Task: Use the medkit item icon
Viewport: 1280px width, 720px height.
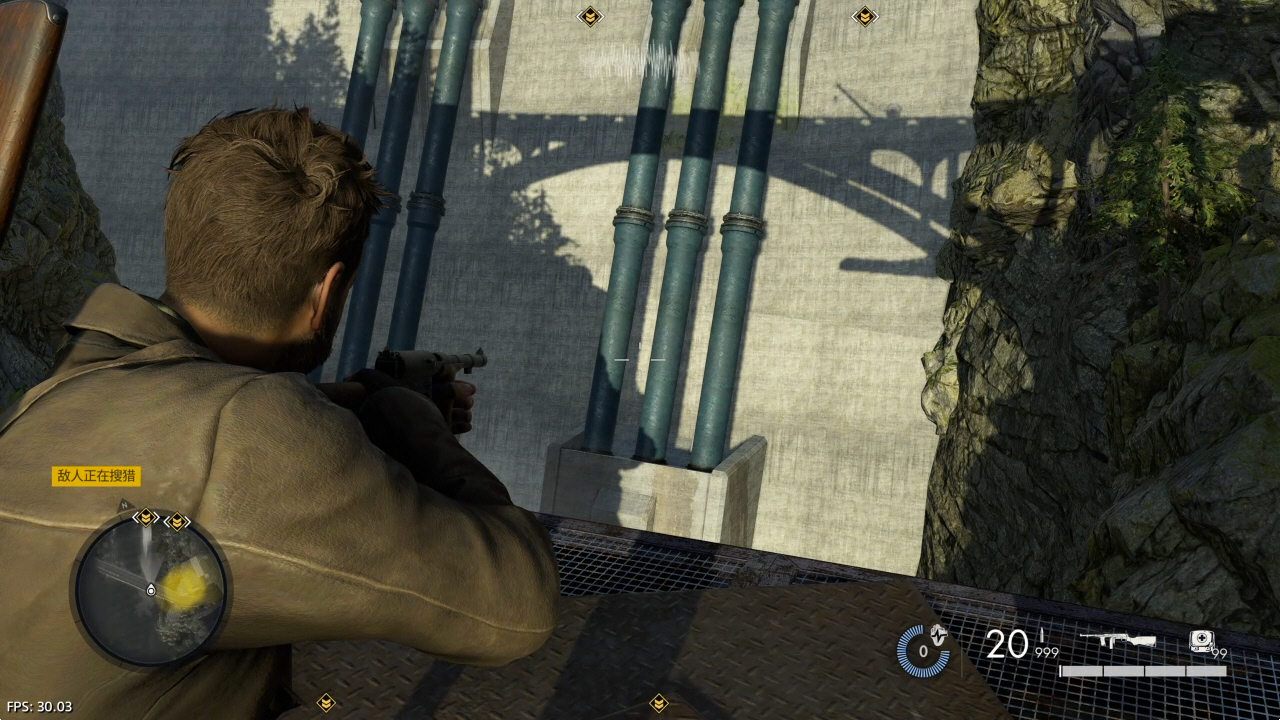Action: (x=1201, y=640)
